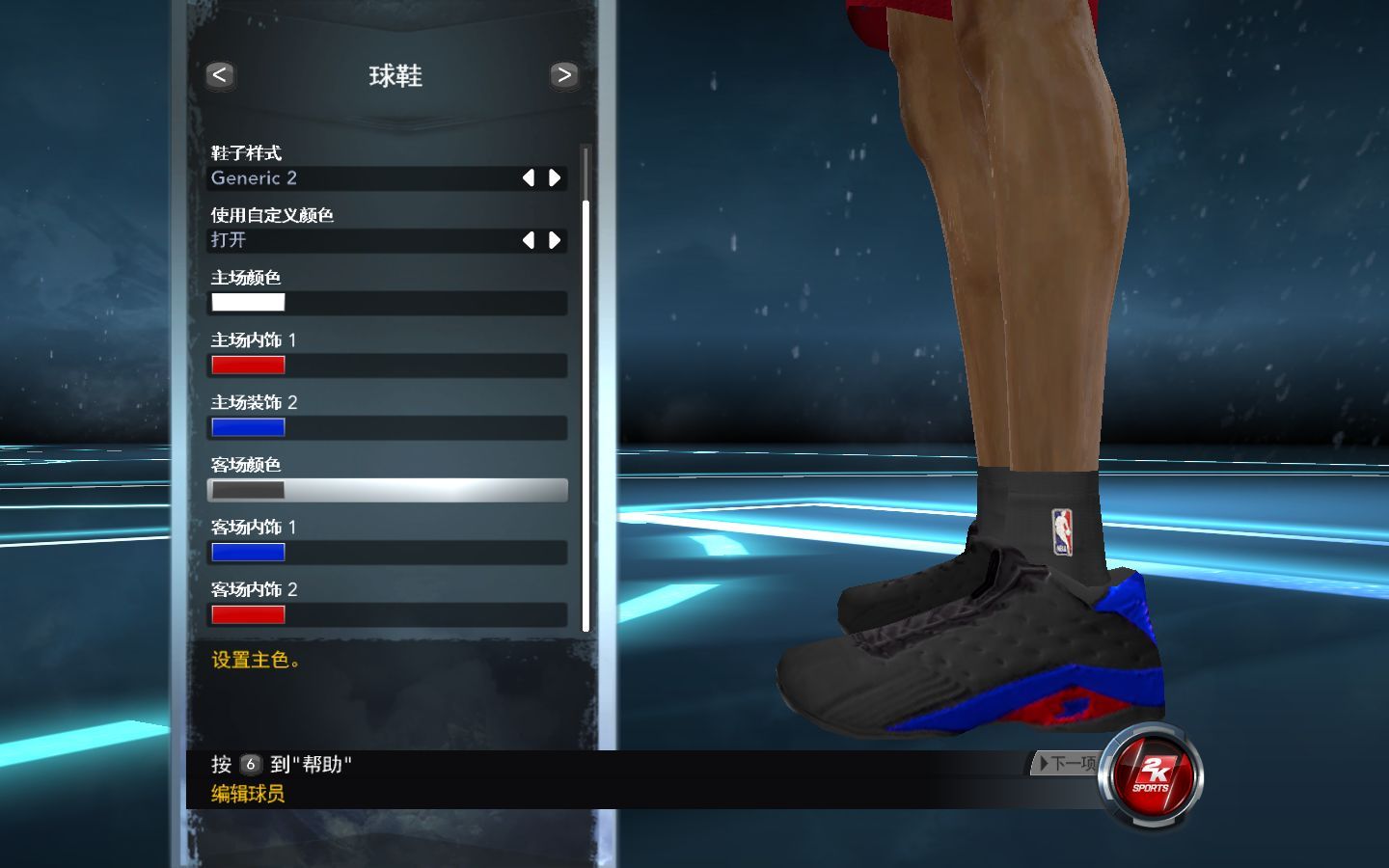Go to next category with right header arrow
Viewport: 1389px width, 868px height.
click(563, 75)
